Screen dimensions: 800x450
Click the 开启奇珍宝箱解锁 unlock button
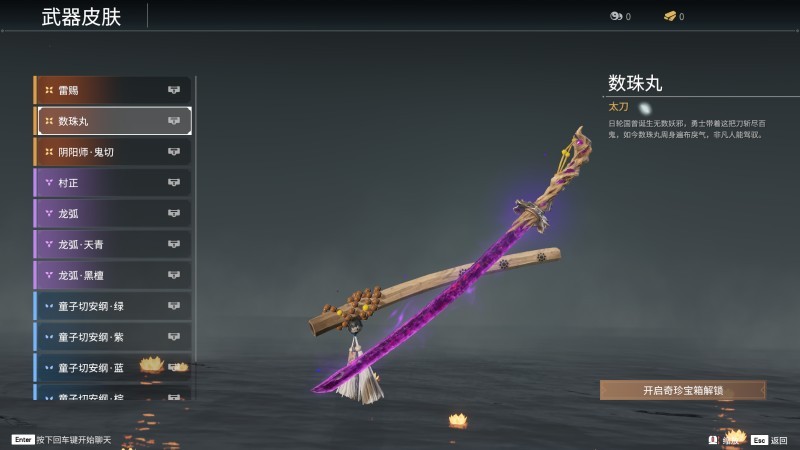[x=683, y=390]
